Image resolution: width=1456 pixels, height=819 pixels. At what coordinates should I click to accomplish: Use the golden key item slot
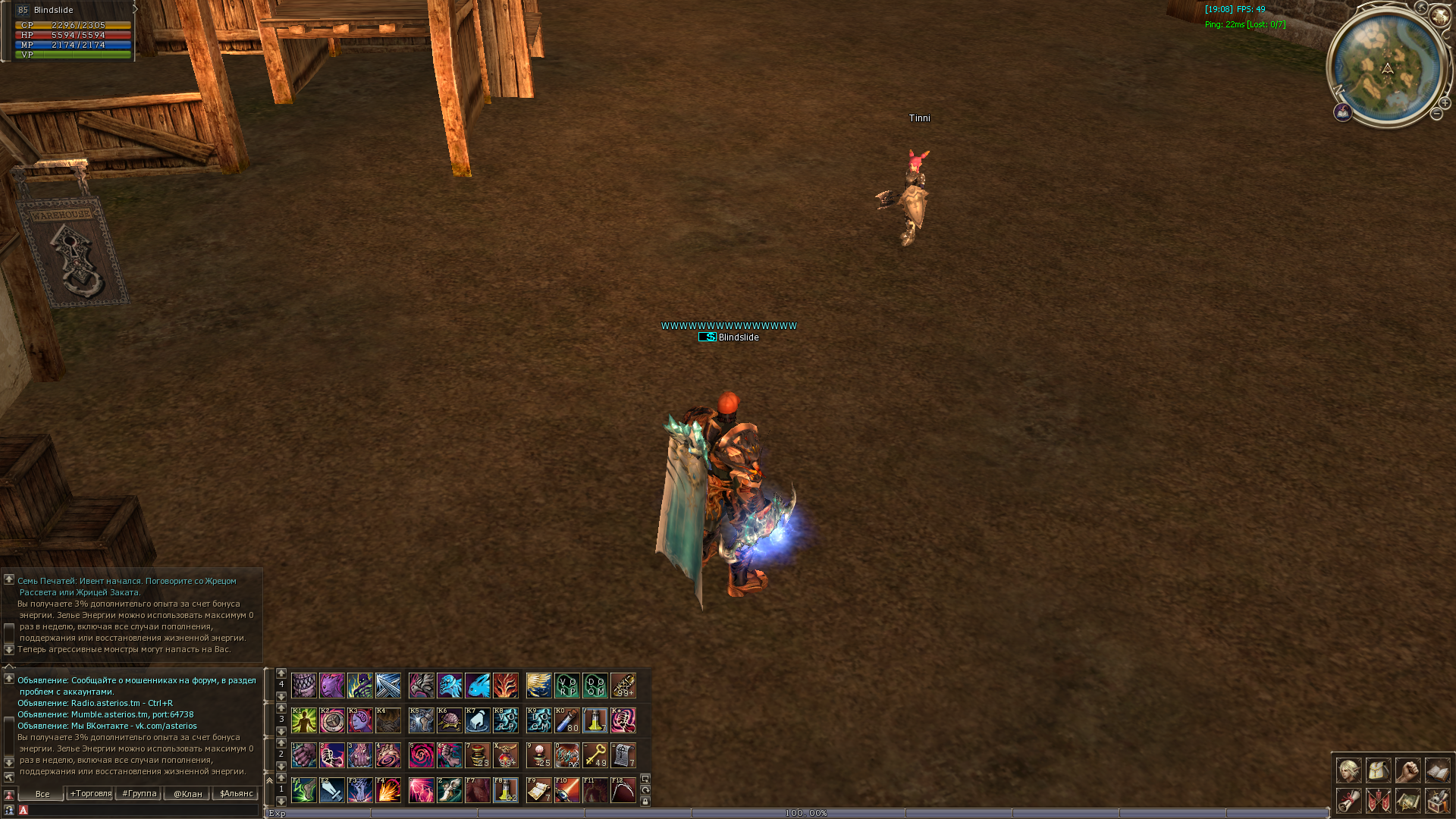point(595,755)
